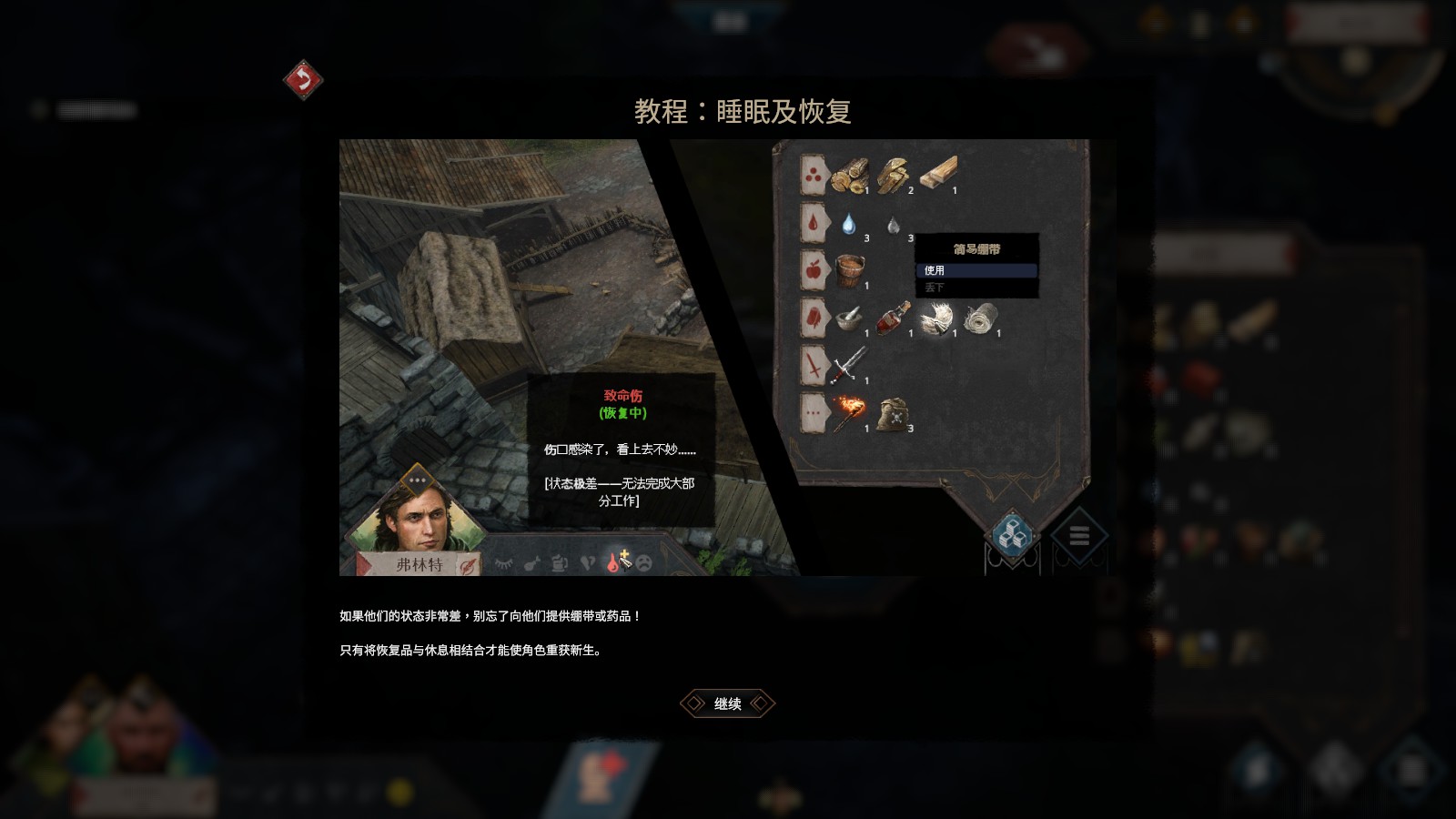Select the sleep status icon on character bar
1456x819 pixels.
[x=504, y=561]
